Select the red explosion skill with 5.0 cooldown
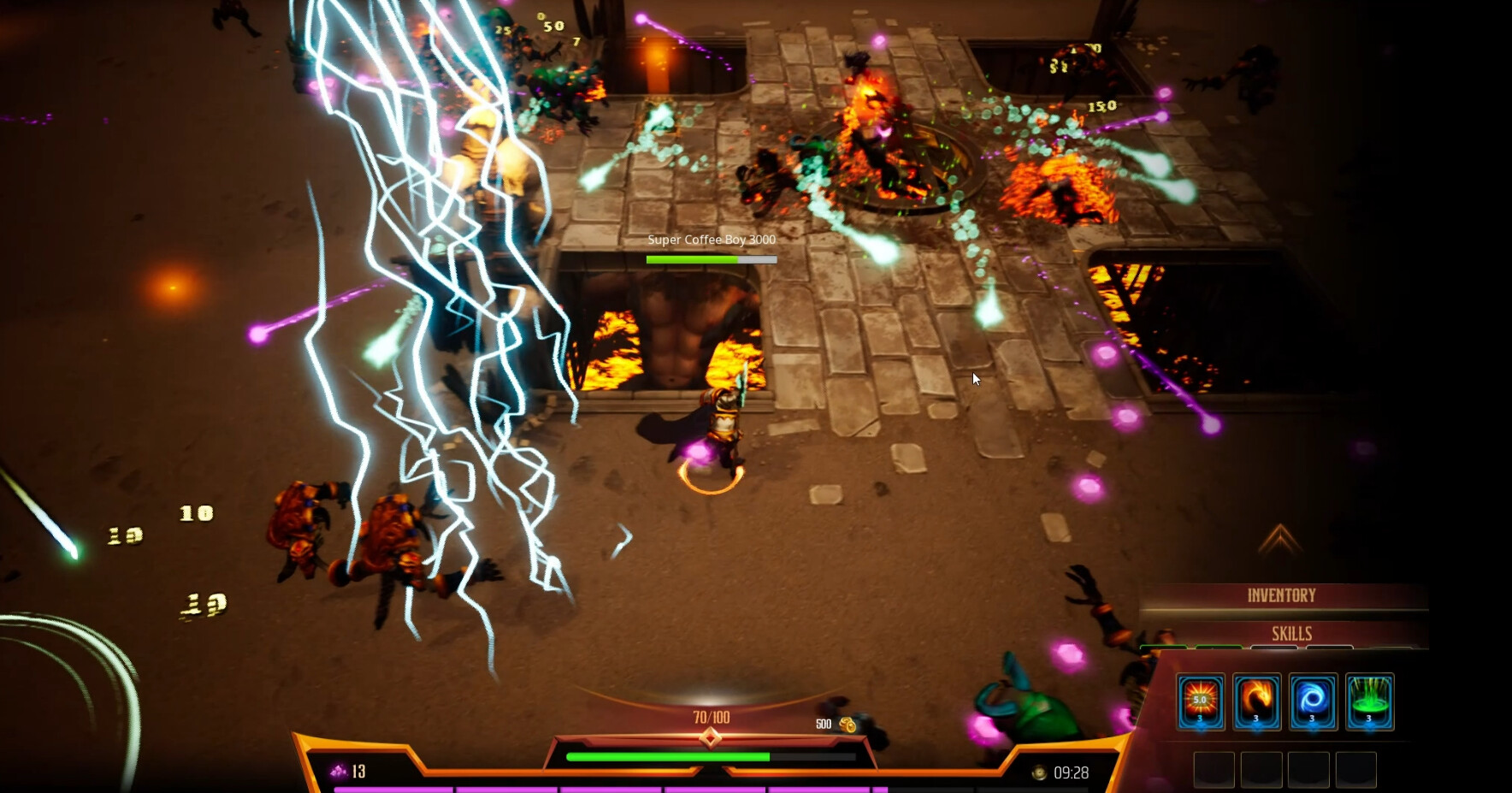This screenshot has width=1512, height=793. tap(1201, 701)
